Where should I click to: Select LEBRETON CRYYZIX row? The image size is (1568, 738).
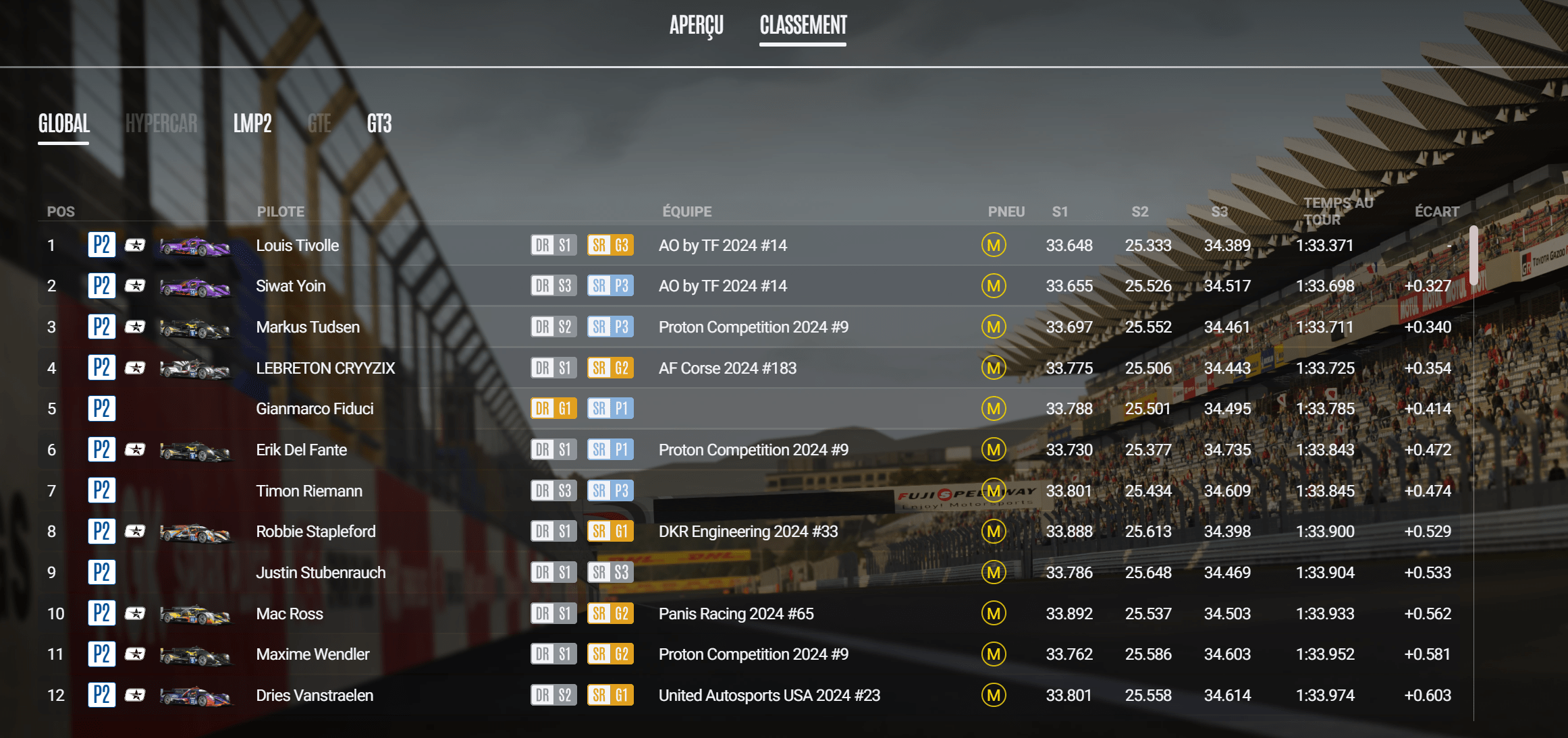pos(325,368)
